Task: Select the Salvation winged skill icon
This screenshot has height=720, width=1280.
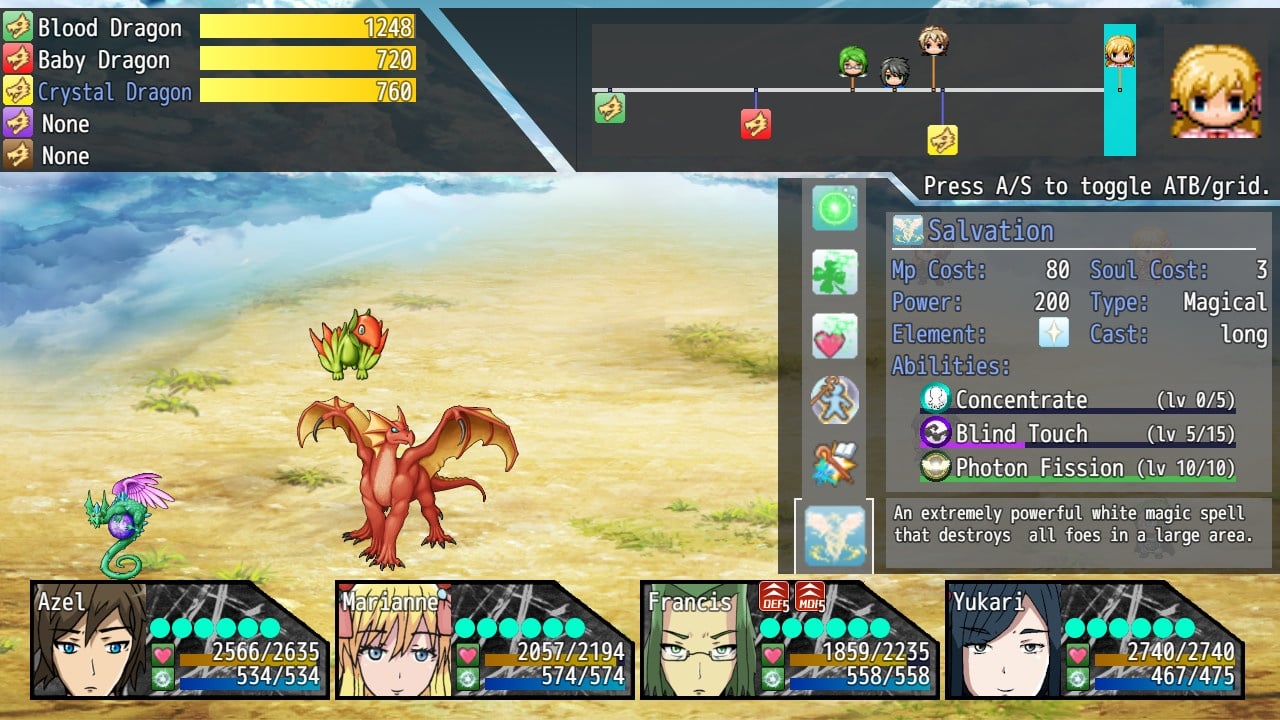Action: 834,536
